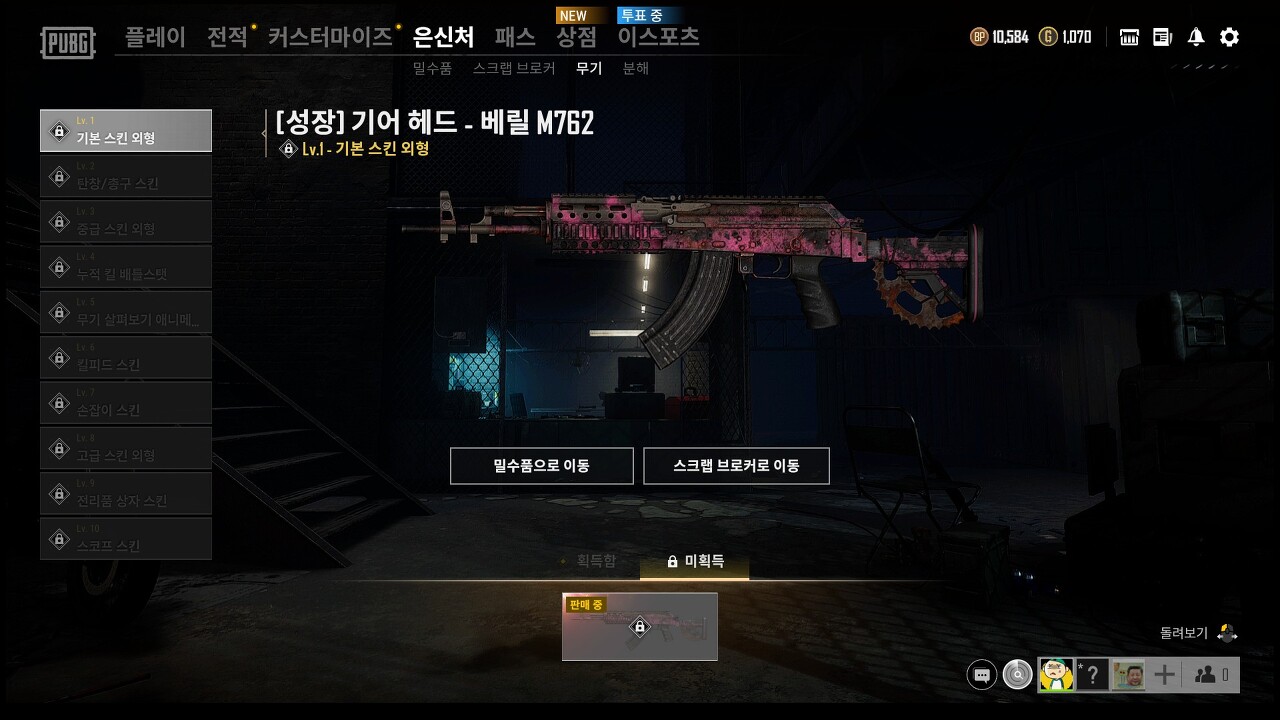The height and width of the screenshot is (720, 1280).
Task: Expand the Lv.8 고급 스킨 외형 row
Action: pos(126,447)
